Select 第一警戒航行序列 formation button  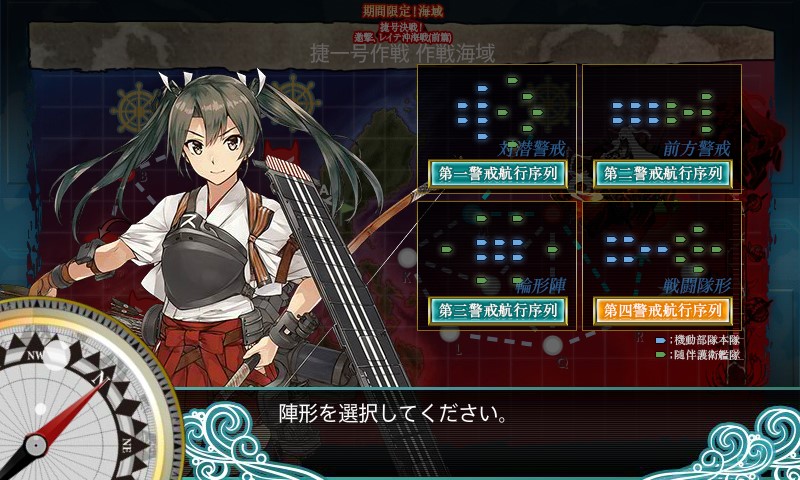click(498, 173)
